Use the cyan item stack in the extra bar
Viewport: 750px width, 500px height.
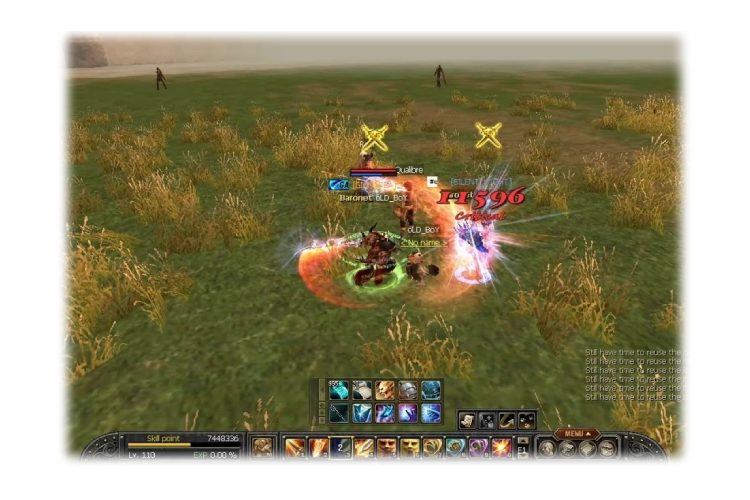tap(339, 390)
